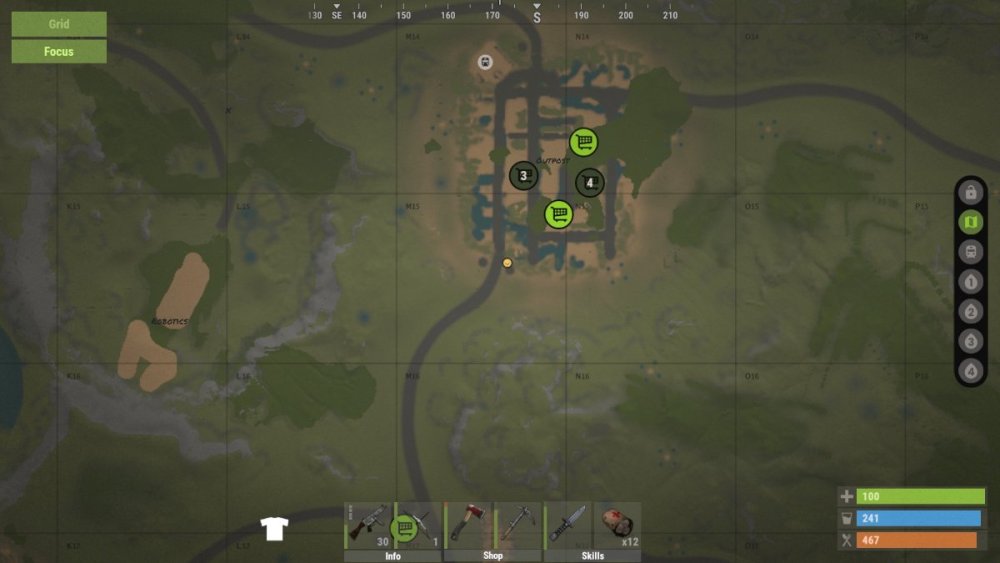The image size is (1000, 563).
Task: Select the red hatchet hotbar slot
Action: [x=467, y=524]
